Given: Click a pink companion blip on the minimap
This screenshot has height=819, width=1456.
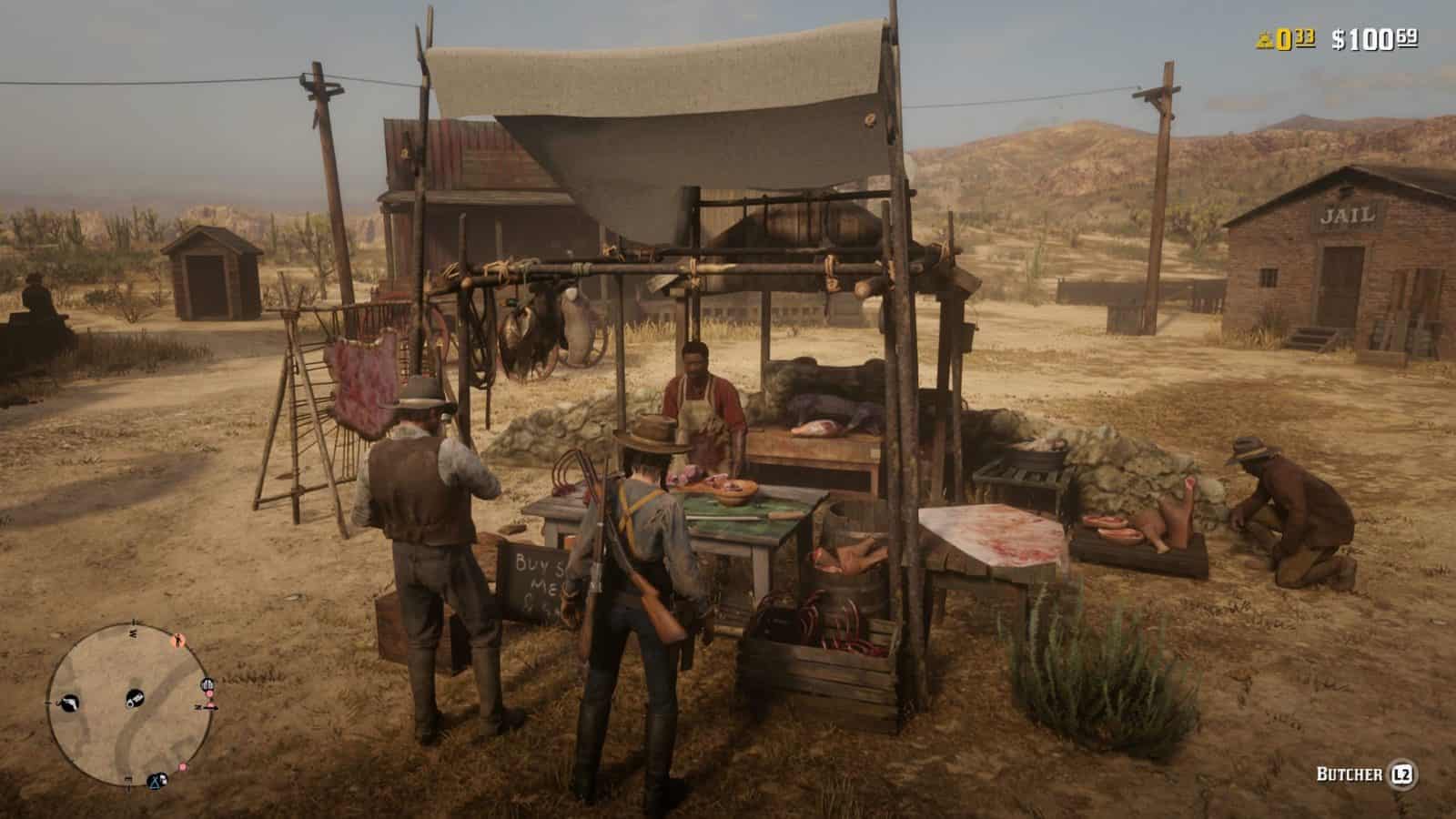Looking at the screenshot, I should point(184,766).
